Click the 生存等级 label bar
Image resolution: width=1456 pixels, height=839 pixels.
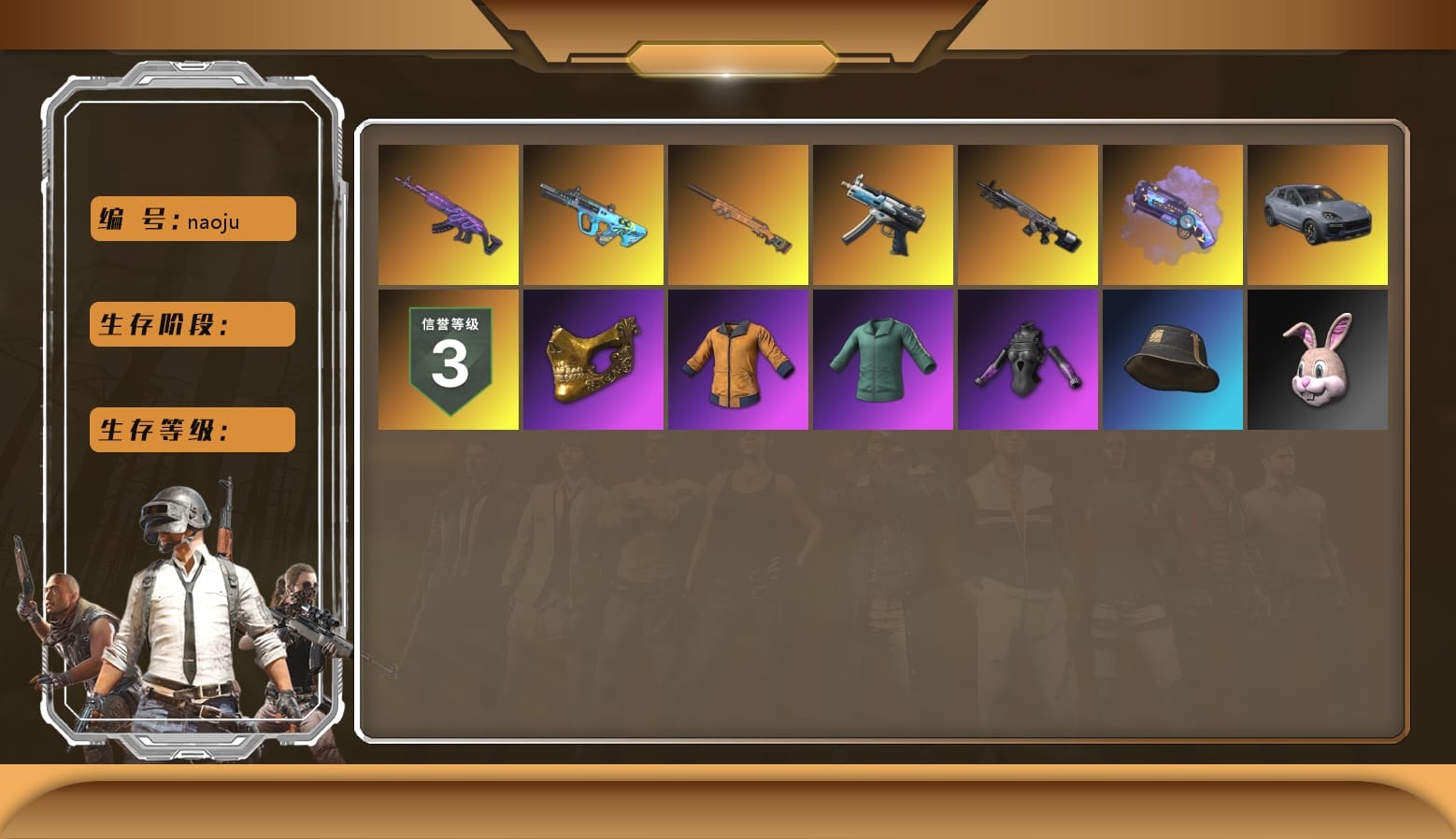point(192,430)
